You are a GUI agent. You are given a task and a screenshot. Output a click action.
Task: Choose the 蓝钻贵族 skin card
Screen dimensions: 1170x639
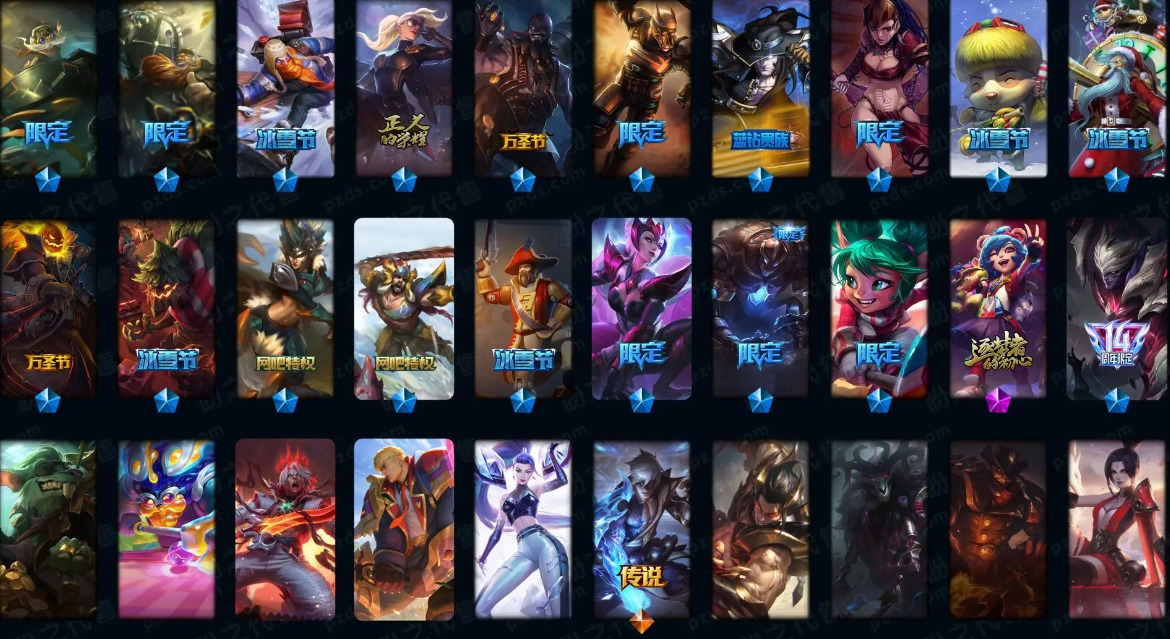(x=760, y=88)
